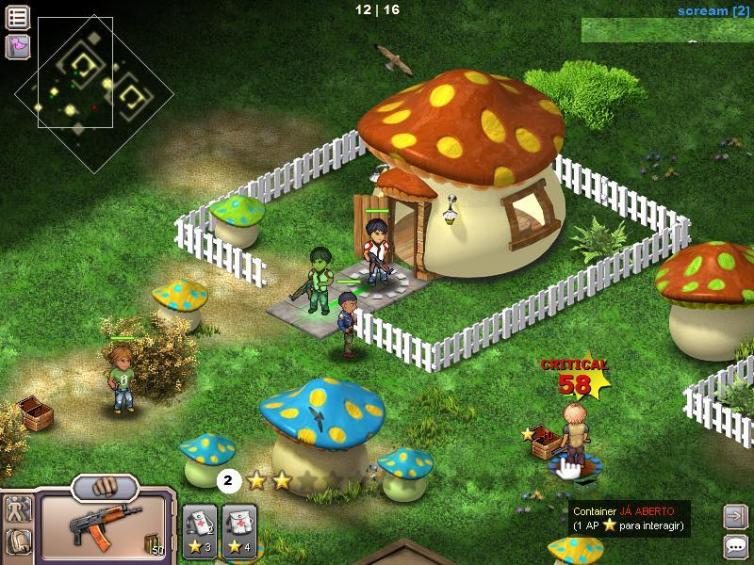This screenshot has height=565, width=754.
Task: Select the AK rifle weapon slot
Action: click(x=107, y=527)
